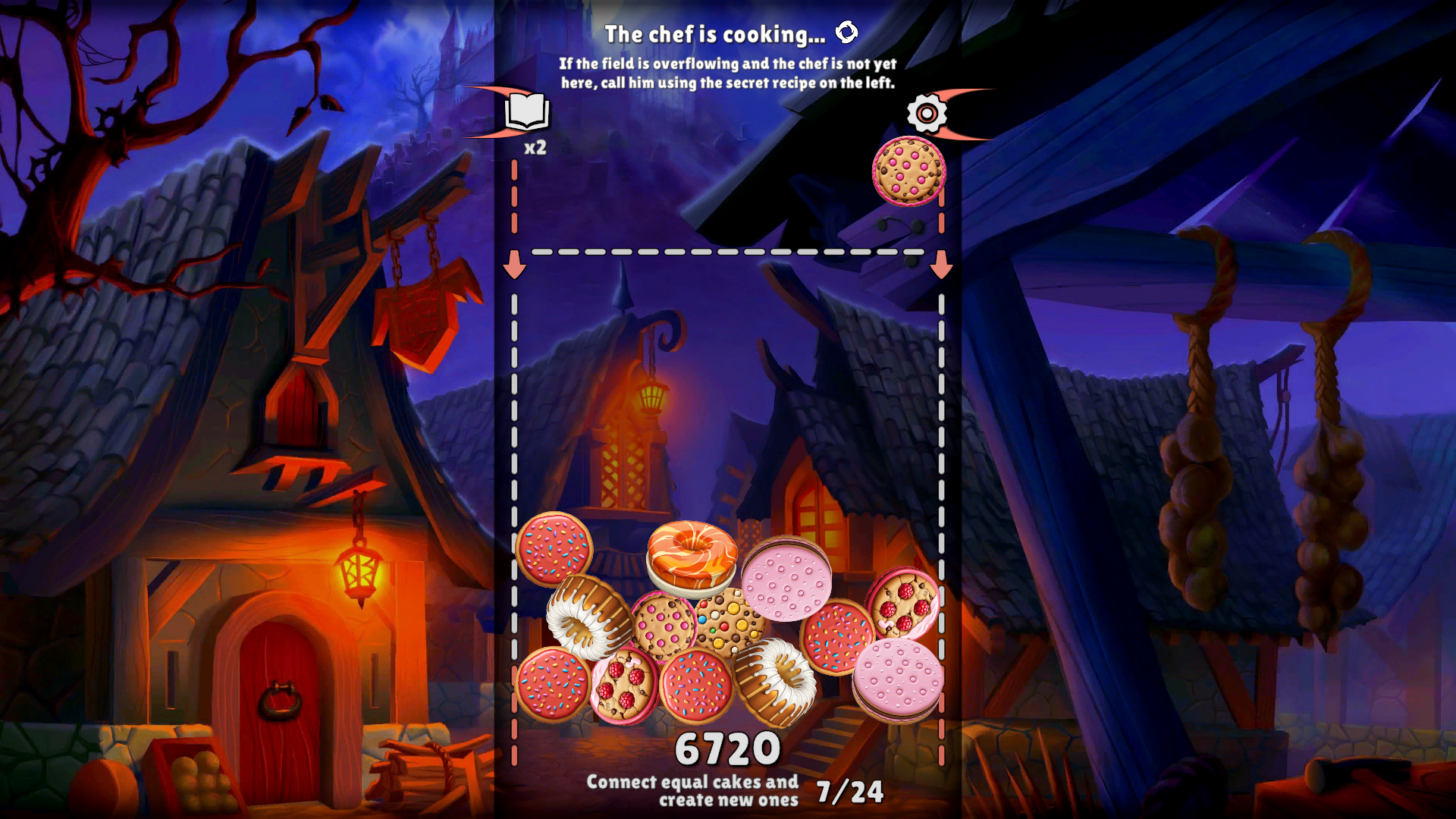Select the upcoming pink-dotted cookie preview

[908, 173]
